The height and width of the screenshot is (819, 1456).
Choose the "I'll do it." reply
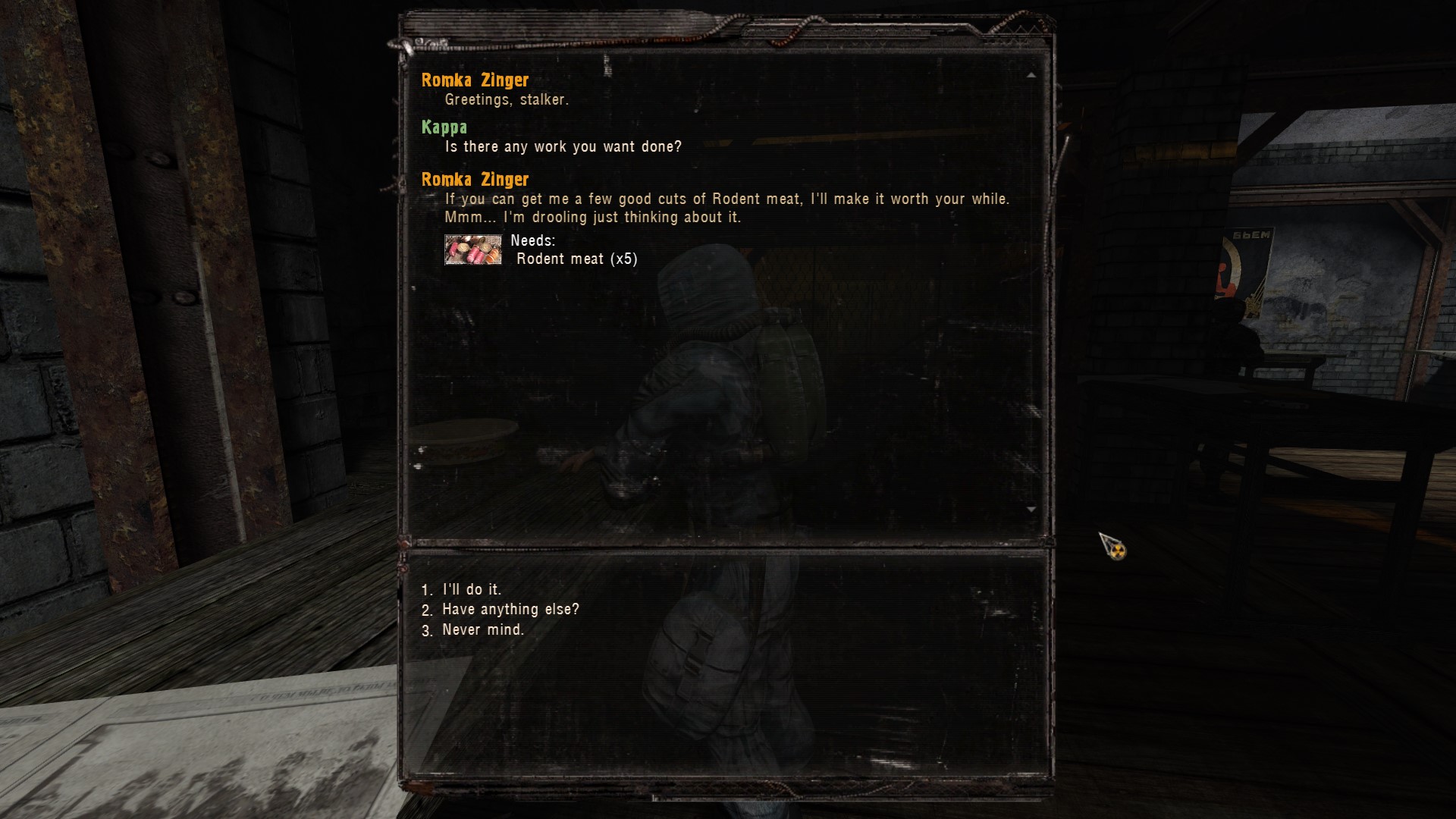click(x=471, y=590)
